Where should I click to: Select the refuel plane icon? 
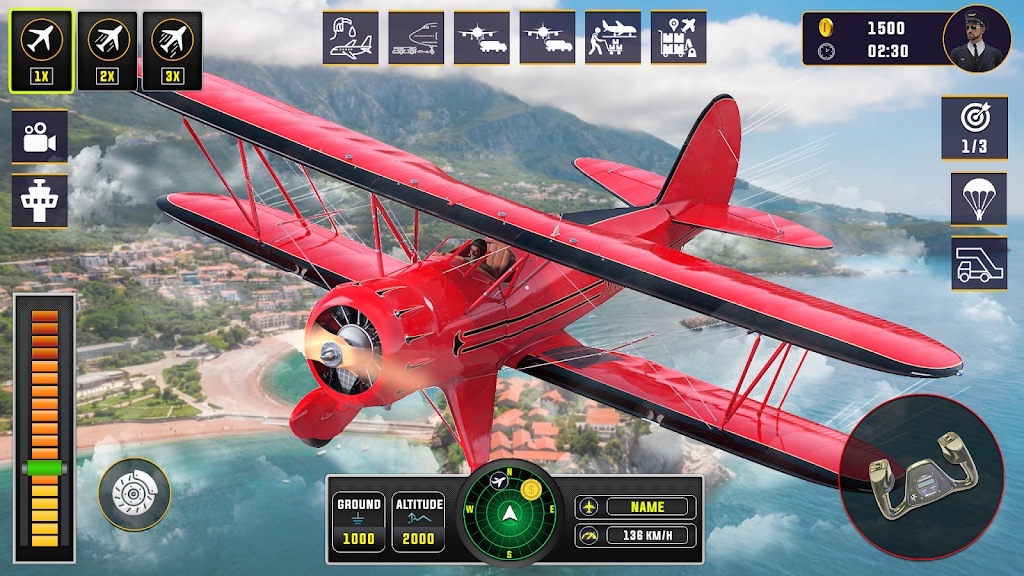click(x=350, y=38)
